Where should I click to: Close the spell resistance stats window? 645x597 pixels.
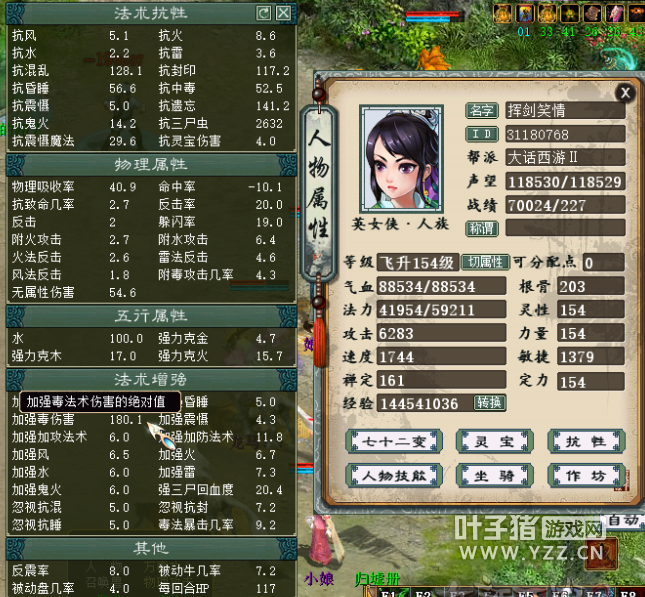tap(284, 13)
